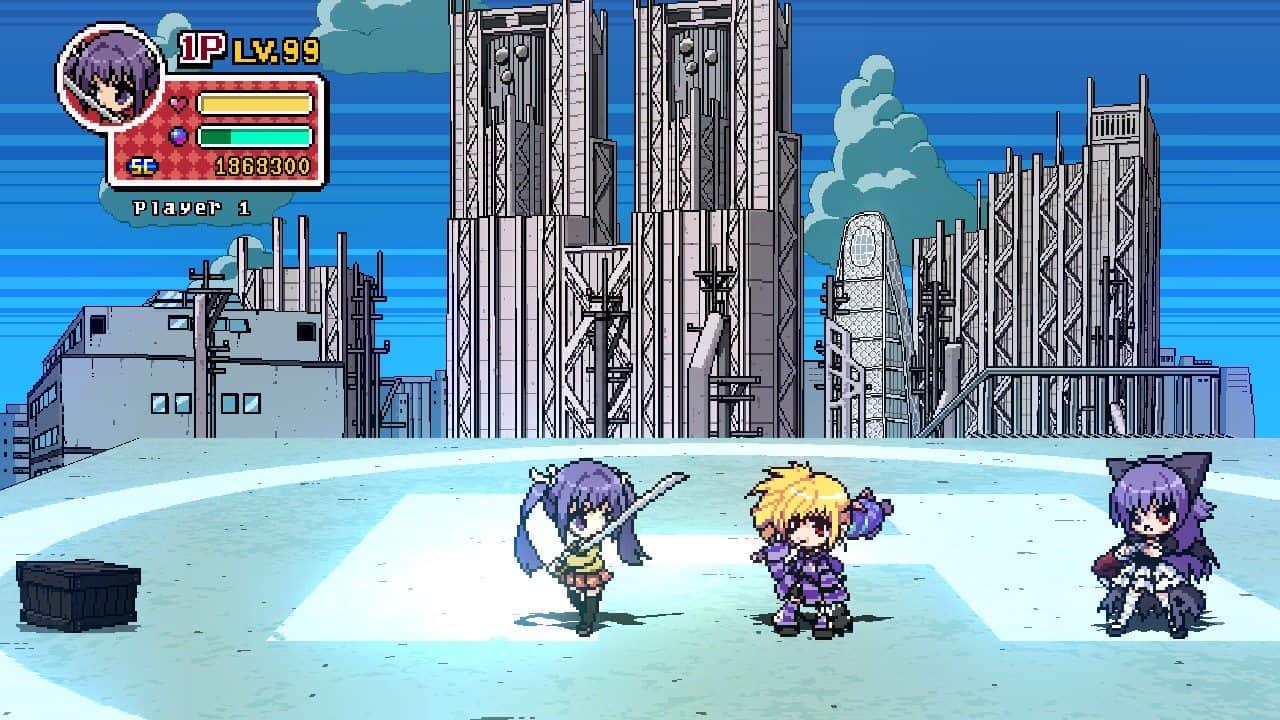Click the yellow health bar
The height and width of the screenshot is (720, 1280).
click(255, 103)
